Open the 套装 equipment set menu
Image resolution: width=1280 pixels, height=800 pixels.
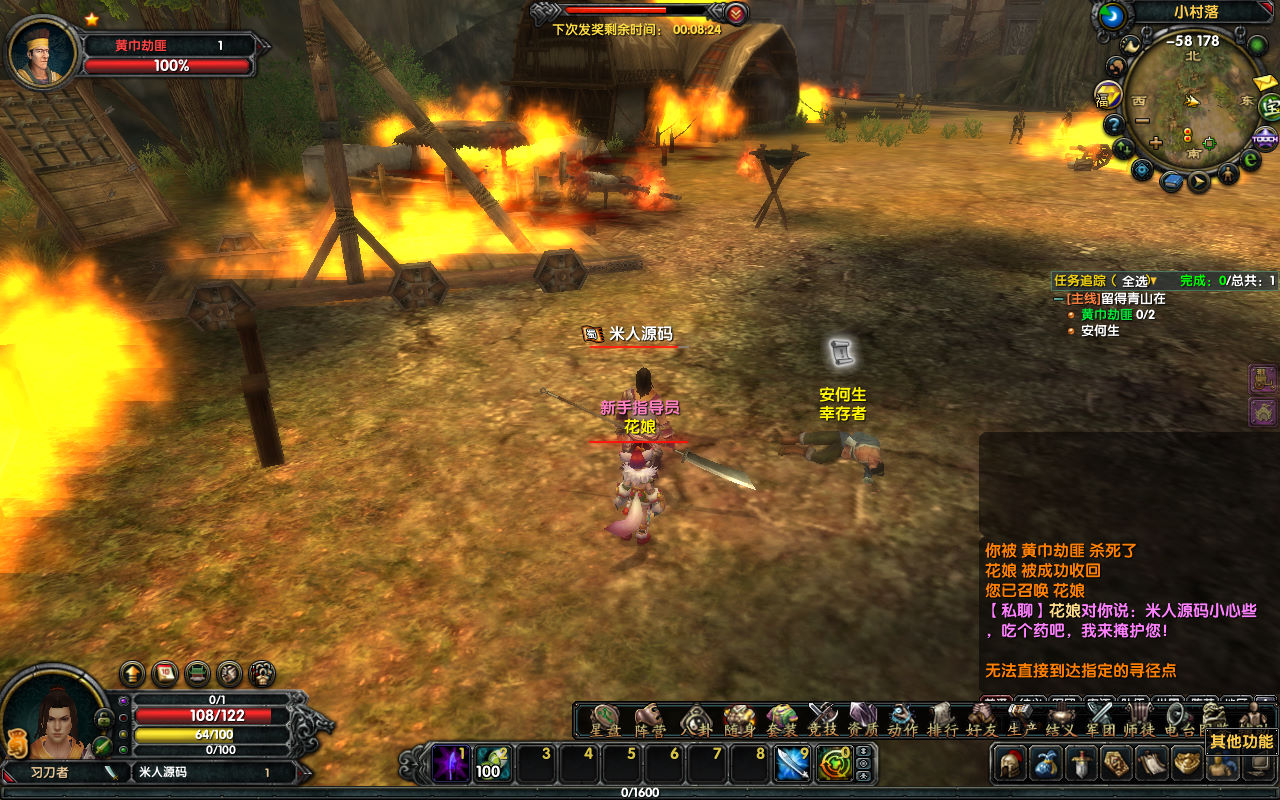tap(782, 720)
